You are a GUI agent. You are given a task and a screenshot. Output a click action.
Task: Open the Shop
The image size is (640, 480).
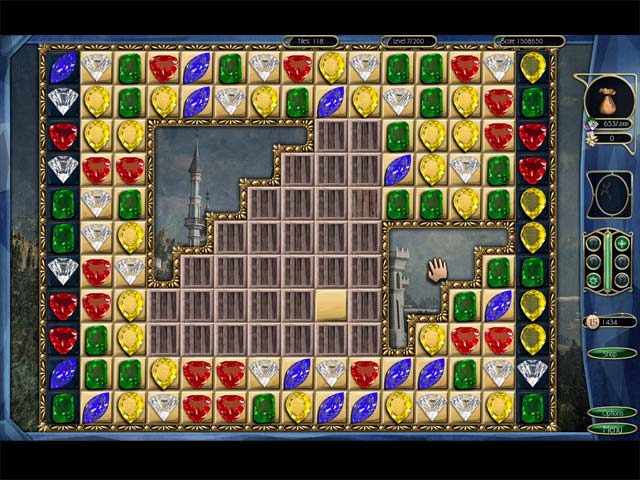pyautogui.click(x=611, y=353)
